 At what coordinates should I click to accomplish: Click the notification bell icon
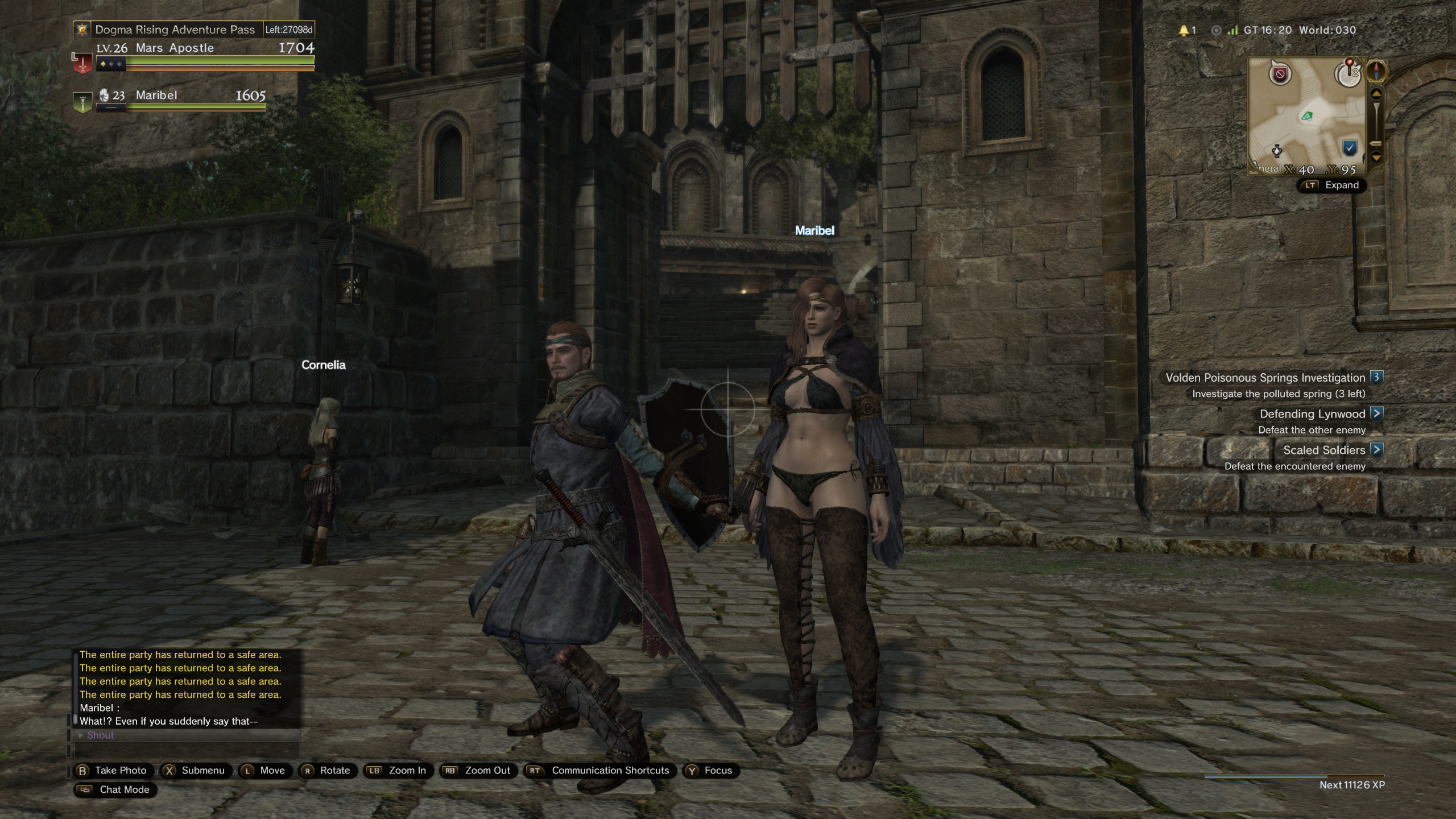1184,30
